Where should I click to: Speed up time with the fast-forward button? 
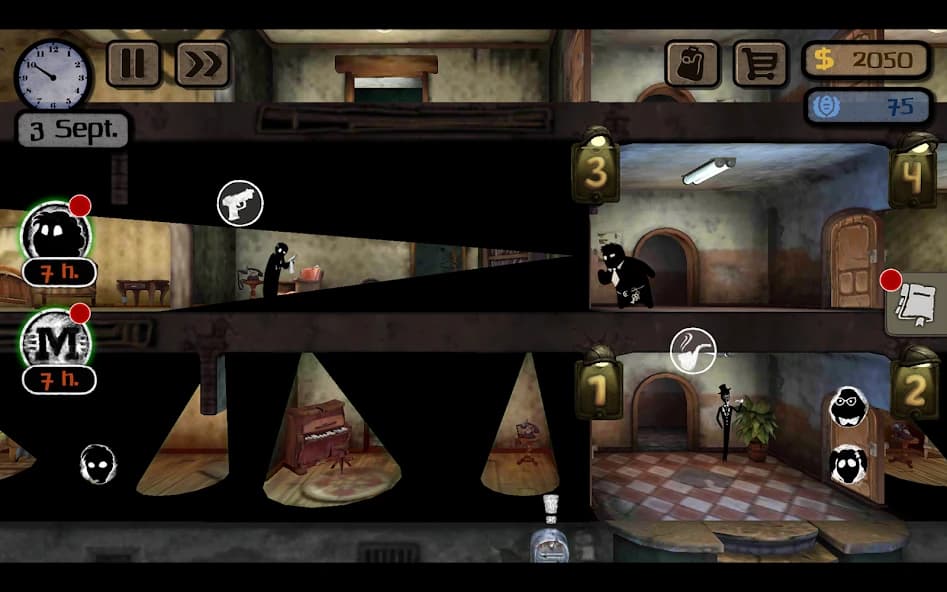202,64
